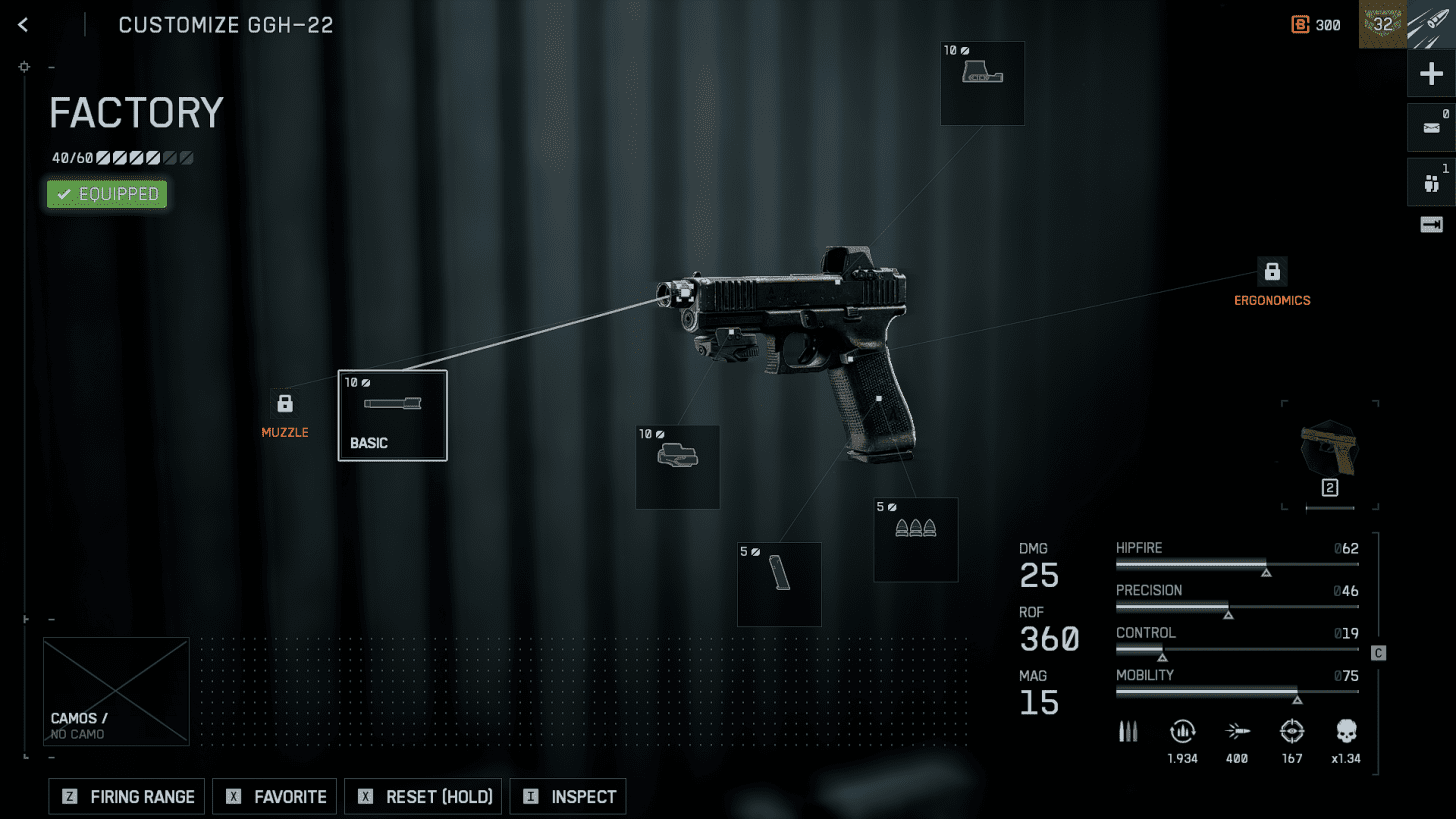Image resolution: width=1456 pixels, height=819 pixels.
Task: Open the BASIC barrel attachment slot
Action: coord(392,415)
